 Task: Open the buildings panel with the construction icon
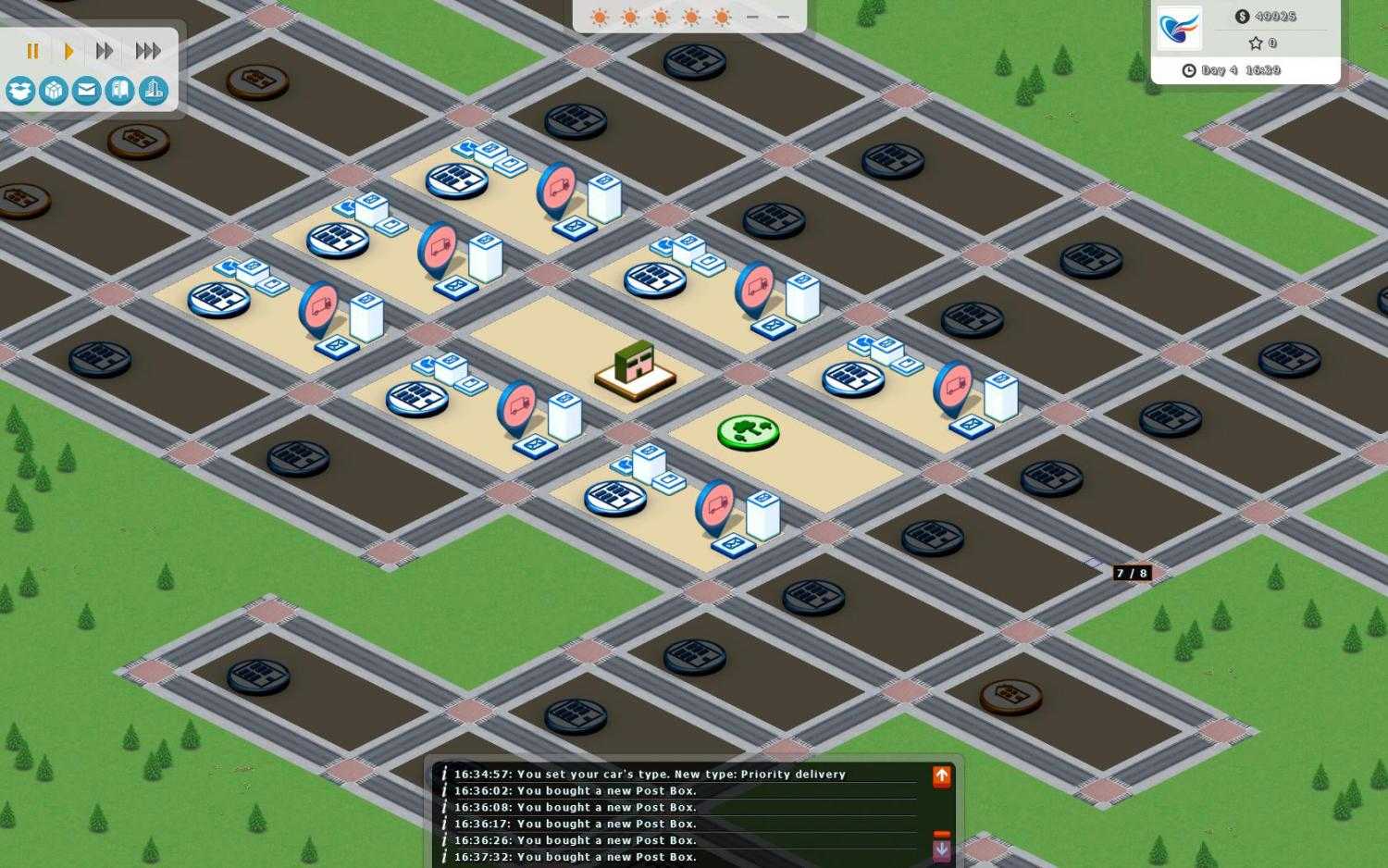pos(153,91)
